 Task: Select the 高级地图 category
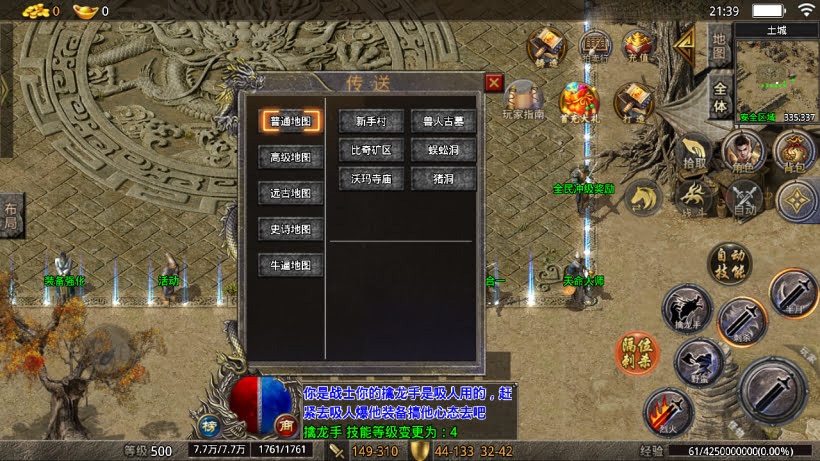coord(291,157)
